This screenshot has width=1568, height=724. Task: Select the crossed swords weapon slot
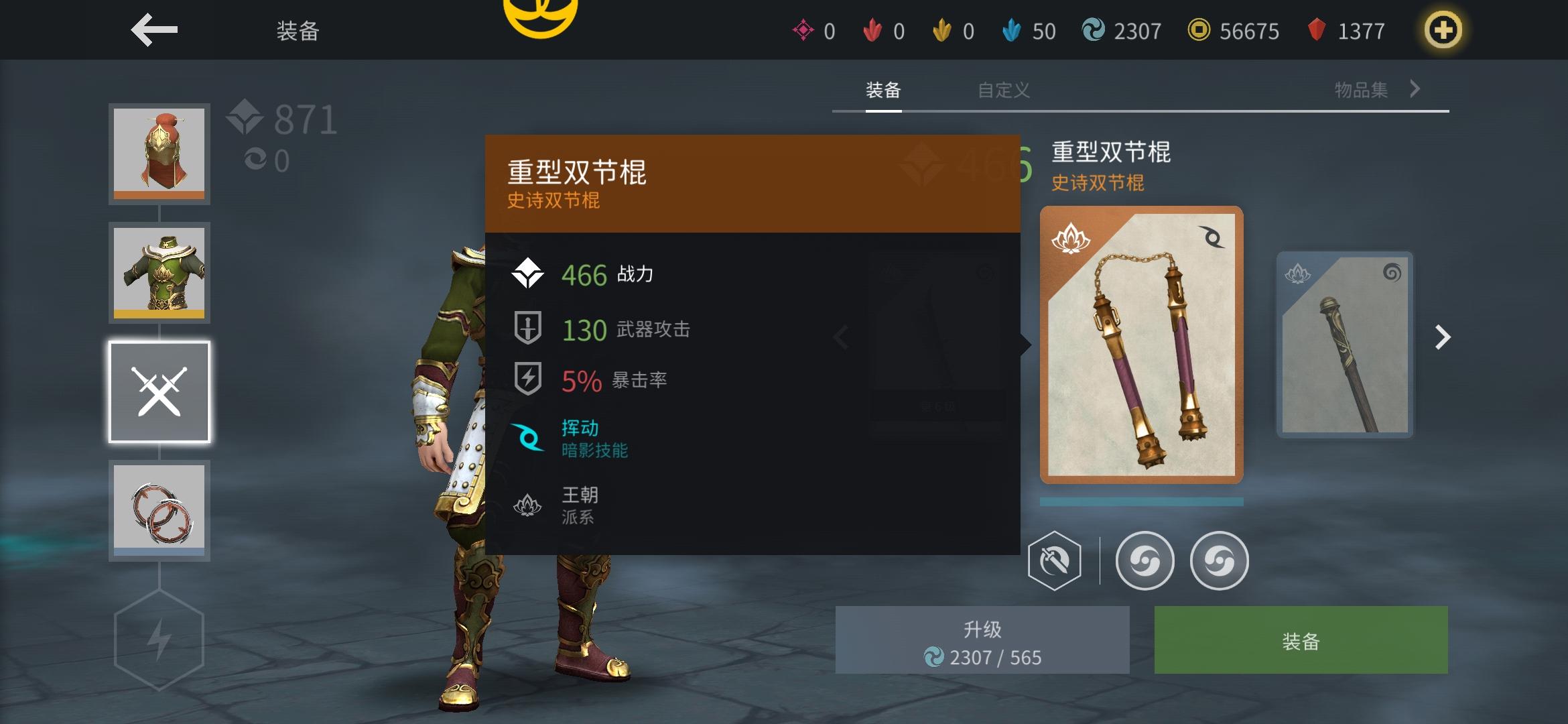click(159, 391)
